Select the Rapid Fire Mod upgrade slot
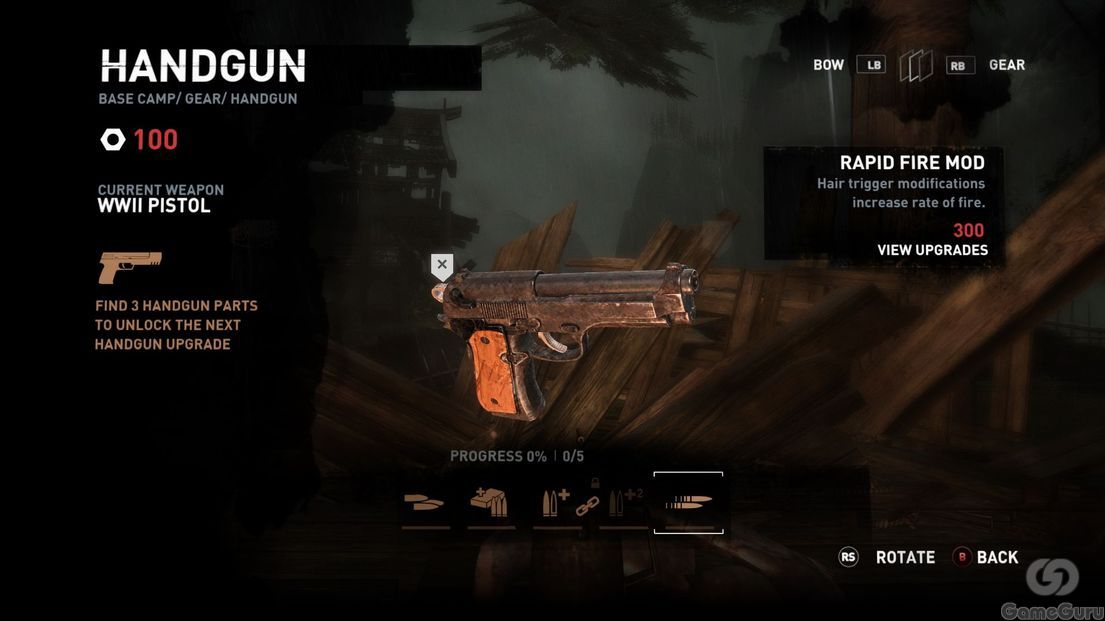The height and width of the screenshot is (621, 1105). click(x=688, y=502)
